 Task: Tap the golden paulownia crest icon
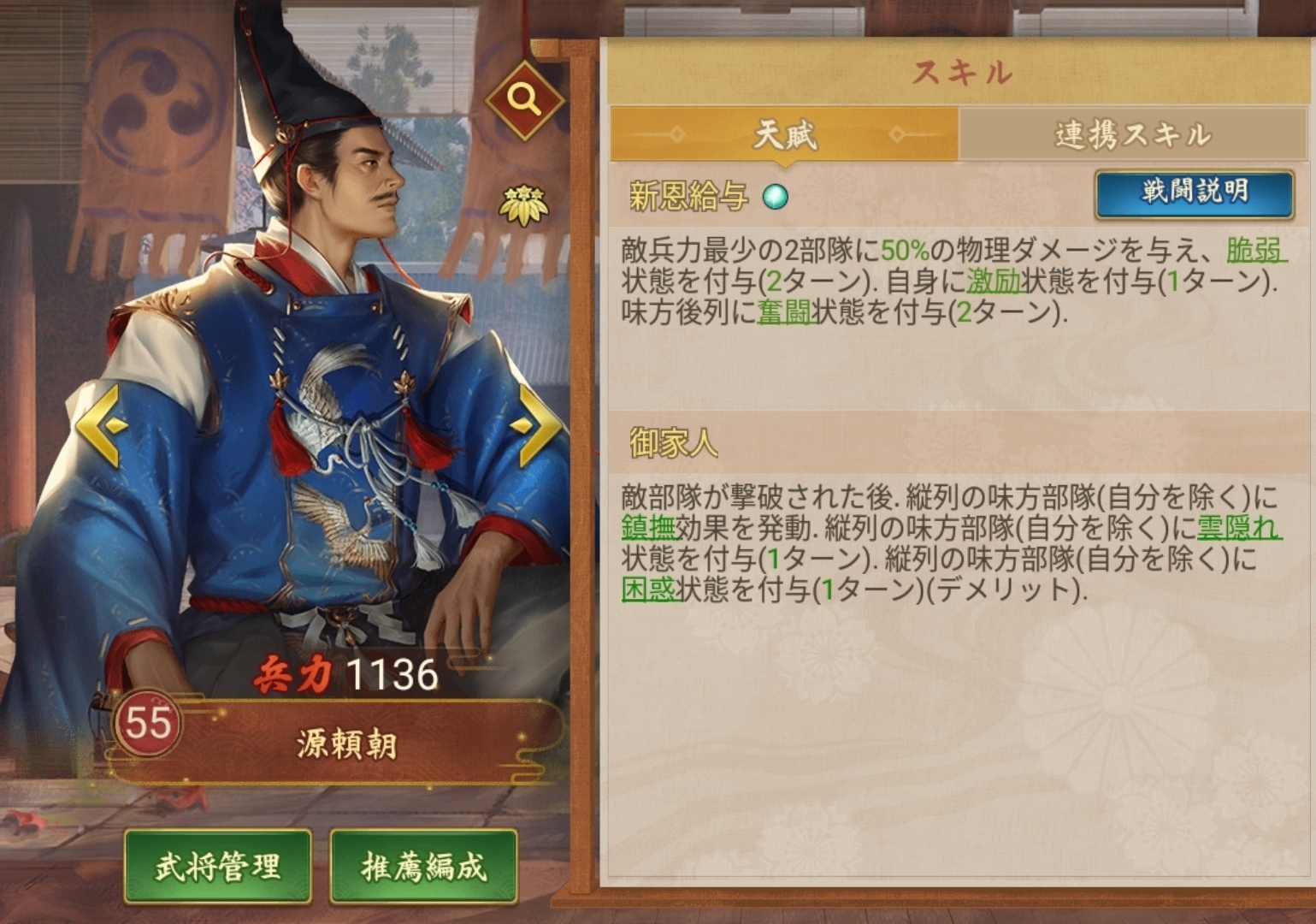(x=523, y=205)
